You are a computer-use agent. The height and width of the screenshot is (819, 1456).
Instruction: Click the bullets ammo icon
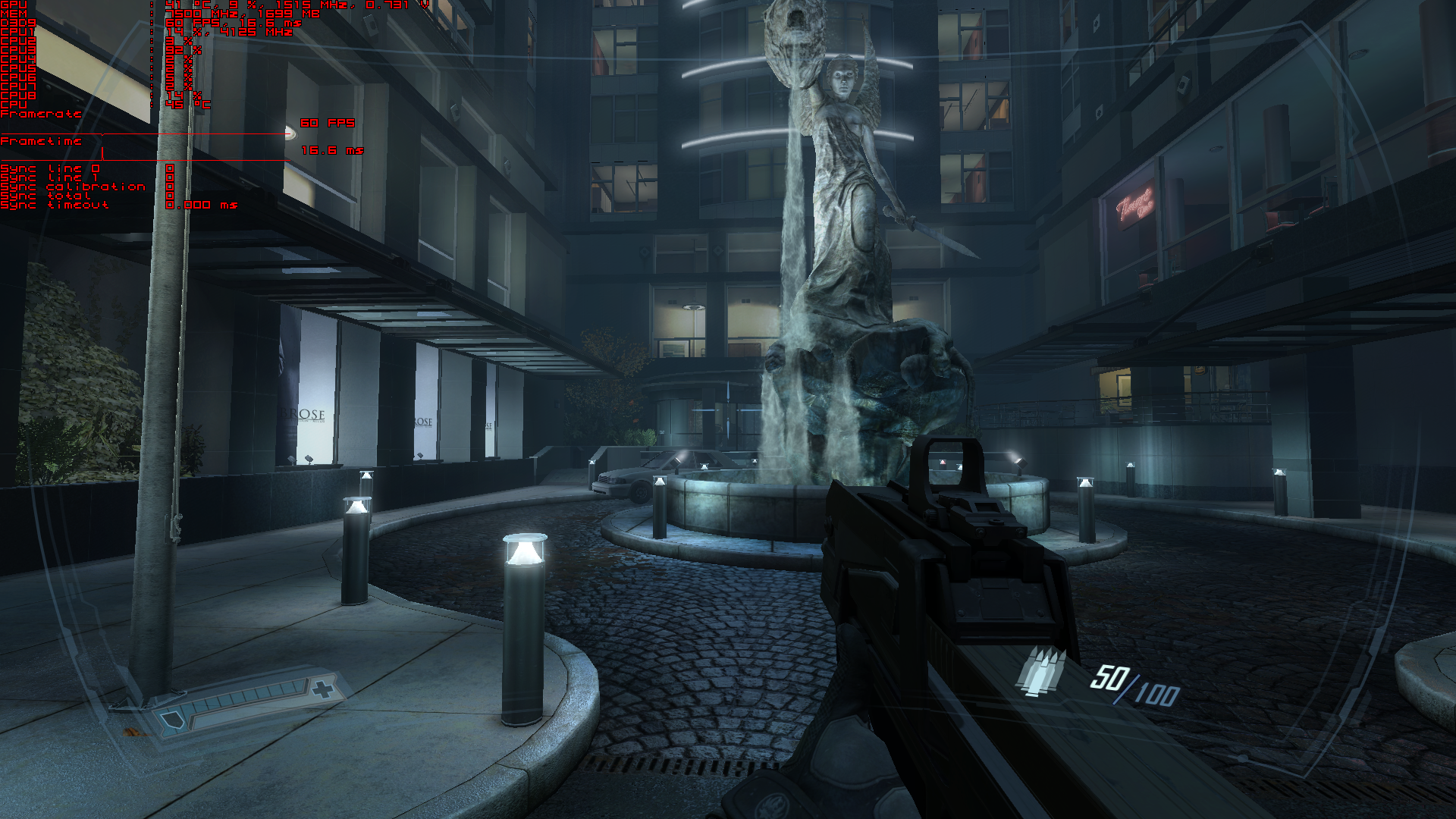tap(1040, 671)
